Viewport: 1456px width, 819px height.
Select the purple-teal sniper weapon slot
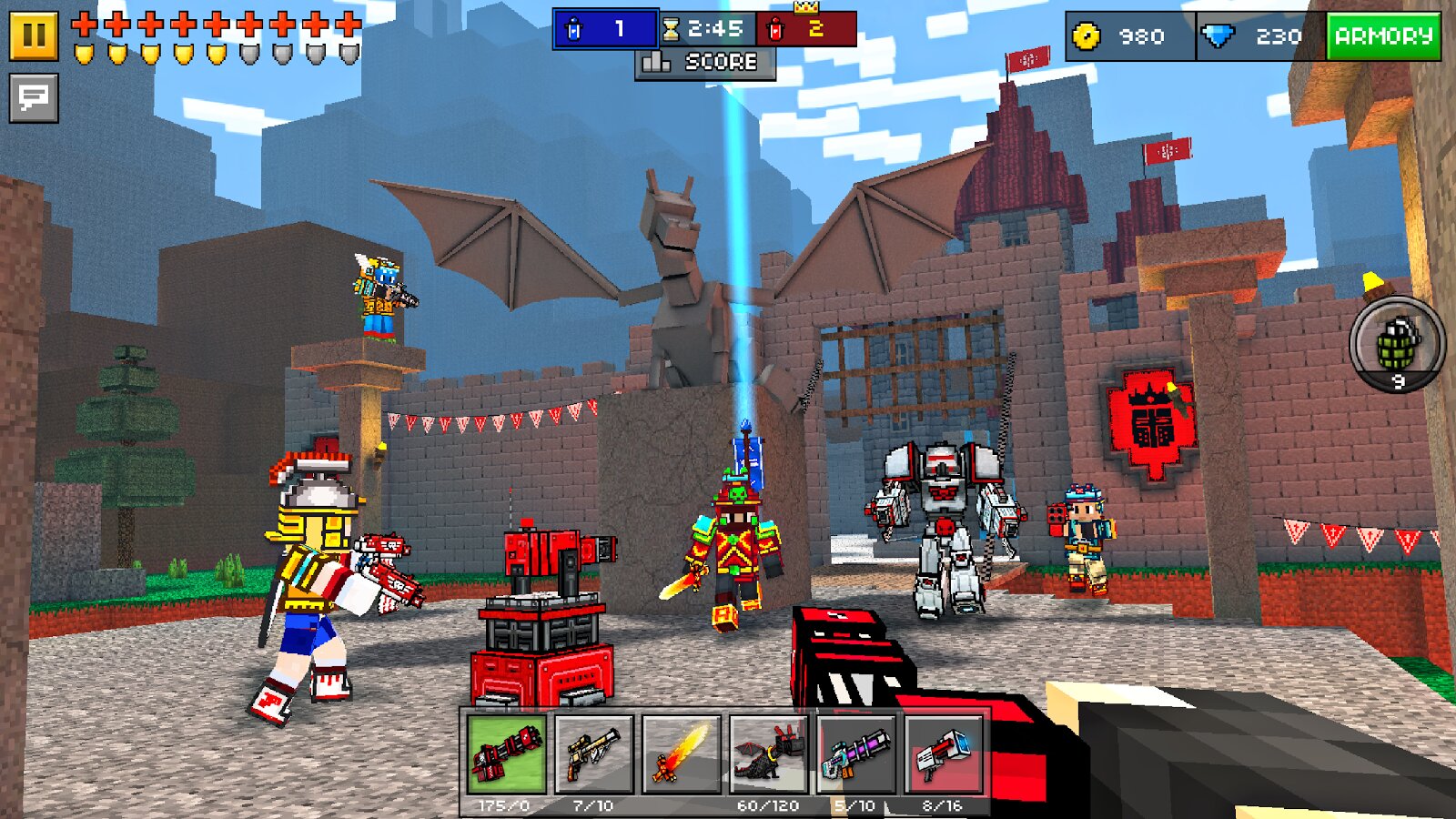click(x=855, y=754)
